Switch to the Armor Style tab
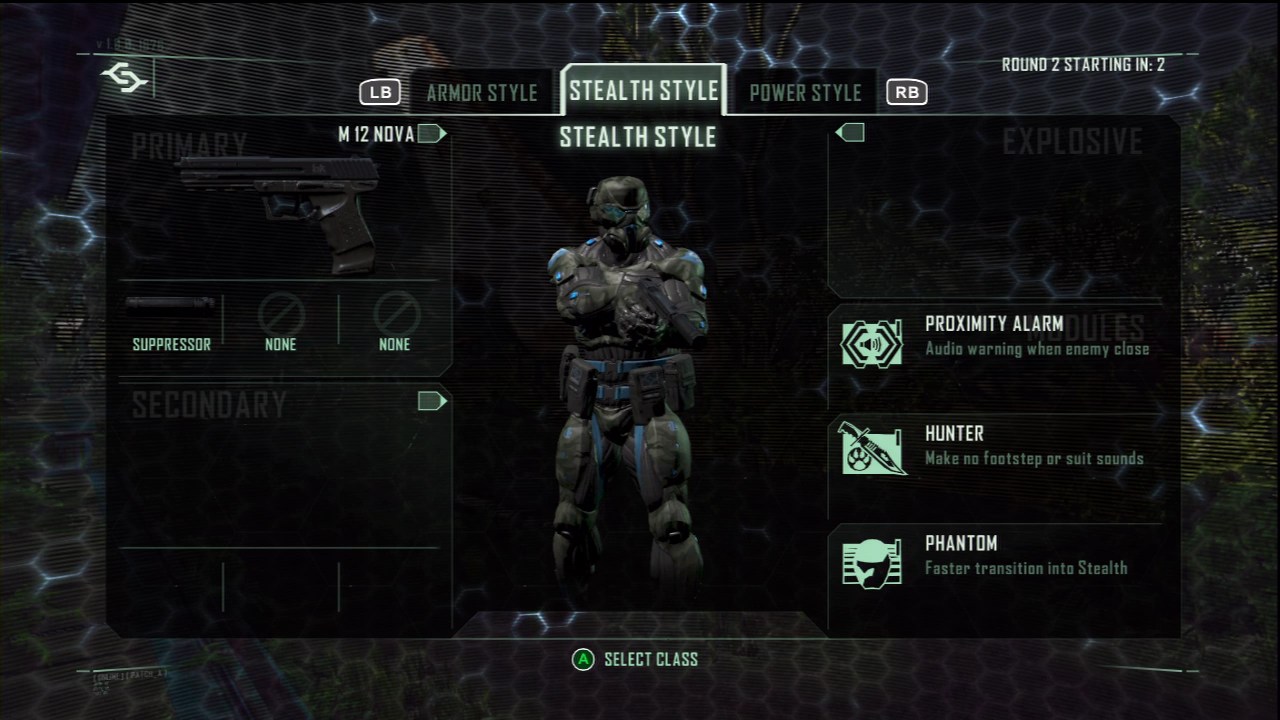 click(482, 93)
